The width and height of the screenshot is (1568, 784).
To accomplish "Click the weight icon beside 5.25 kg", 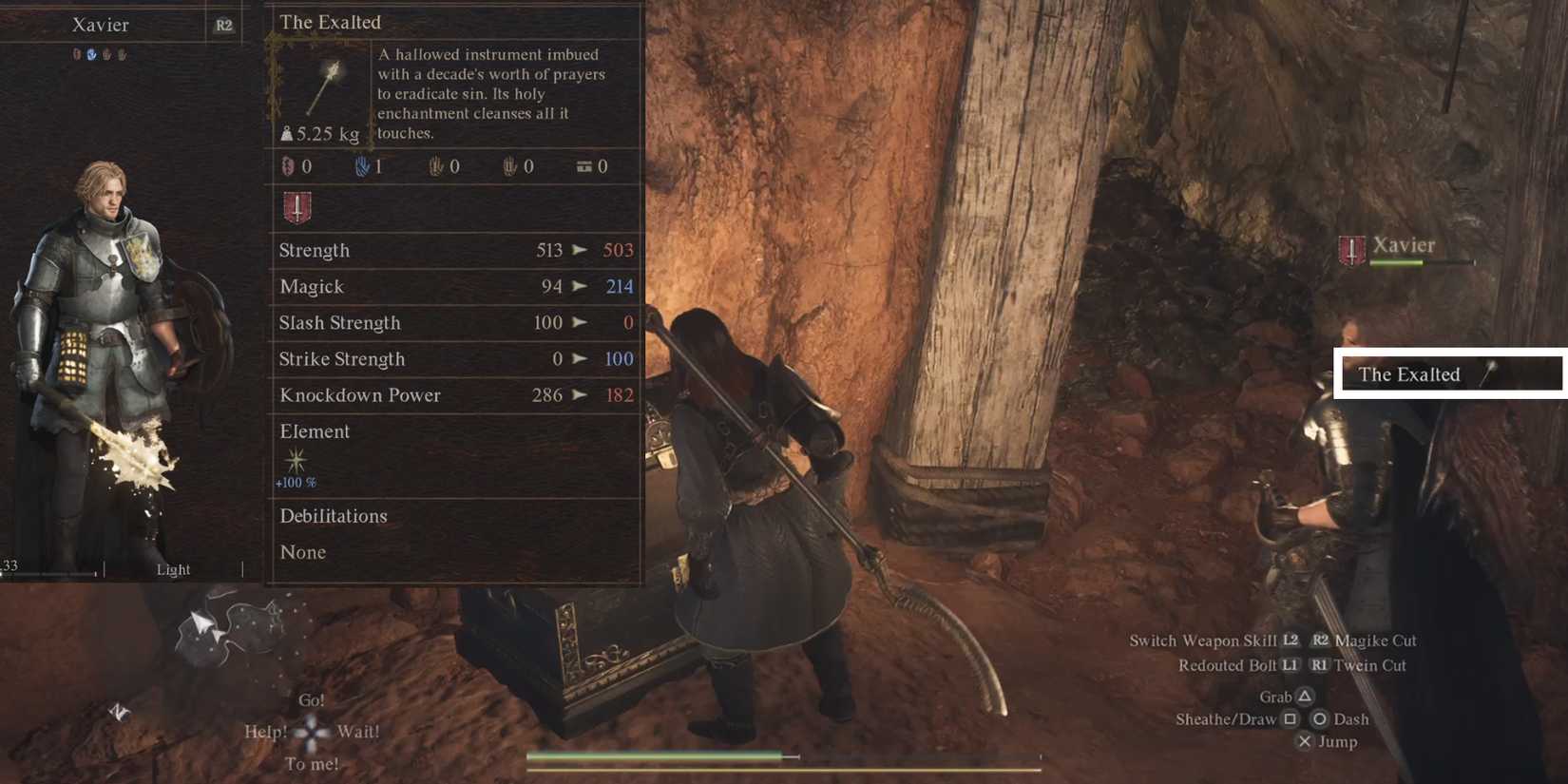I will 288,133.
